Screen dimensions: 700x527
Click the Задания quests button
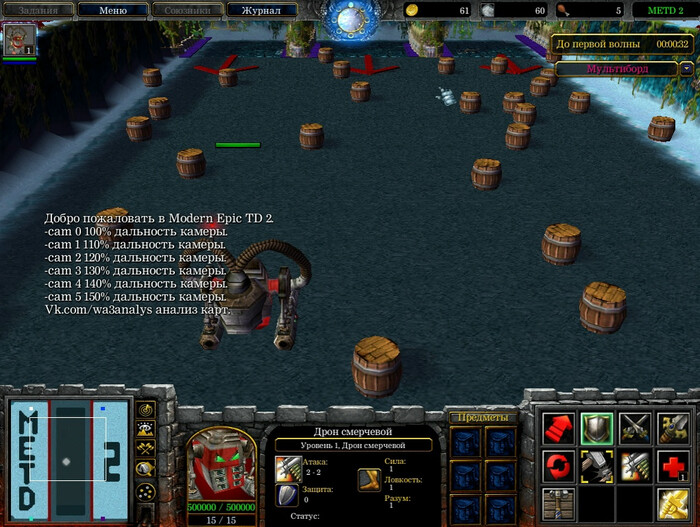[39, 10]
